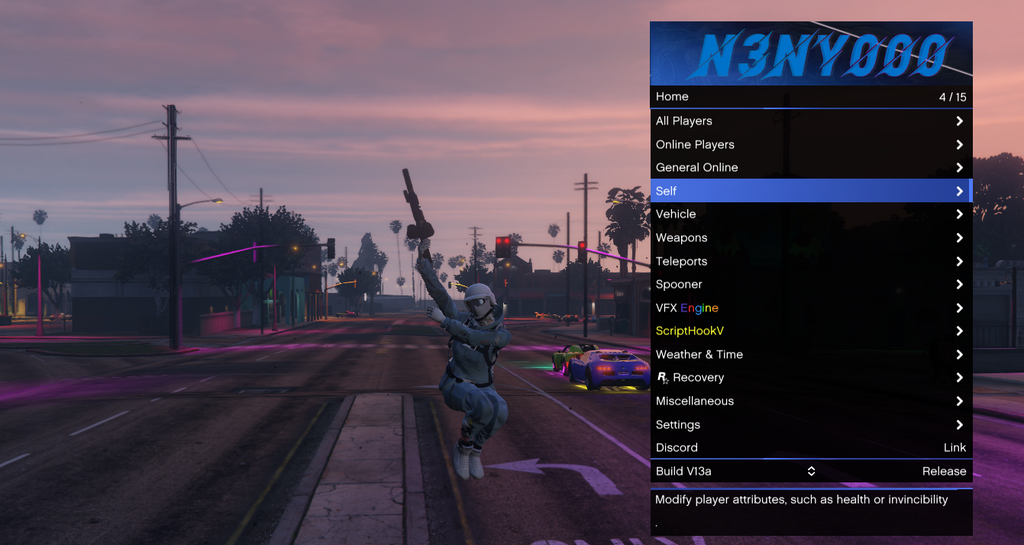Viewport: 1024px width, 545px height.
Task: Choose the Spooner entry
Action: click(810, 284)
